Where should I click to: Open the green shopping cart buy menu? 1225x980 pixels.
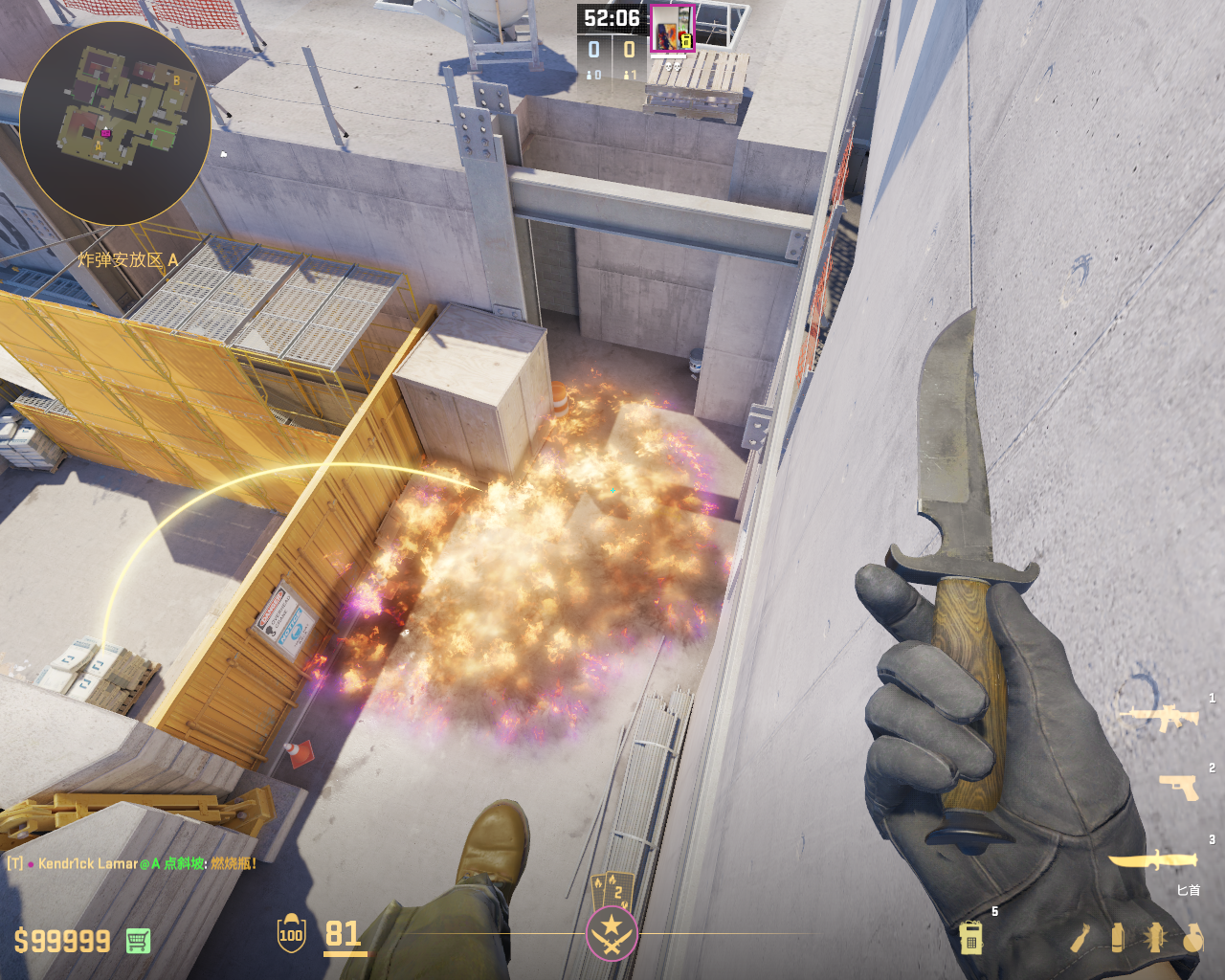click(138, 941)
